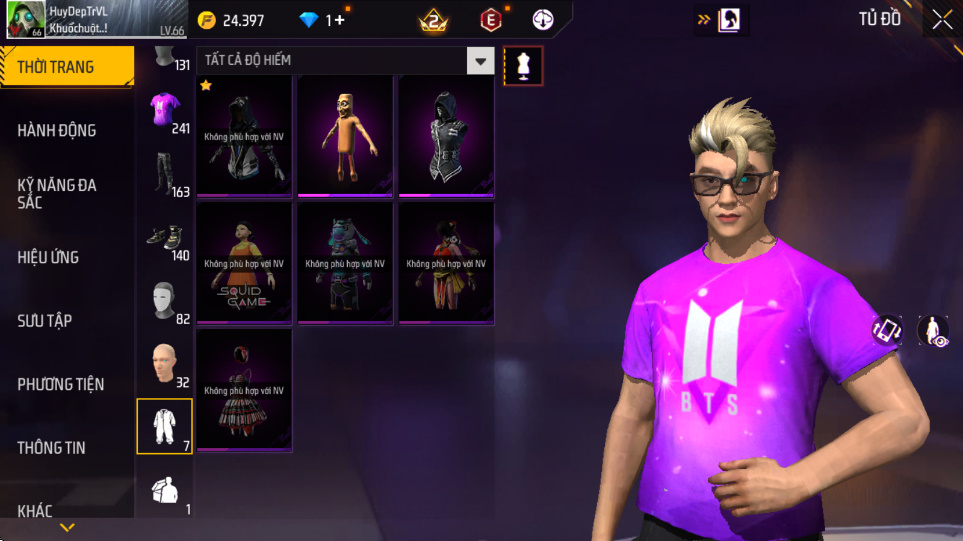Open the player profile avatar HuyDepTrVL

pos(25,20)
